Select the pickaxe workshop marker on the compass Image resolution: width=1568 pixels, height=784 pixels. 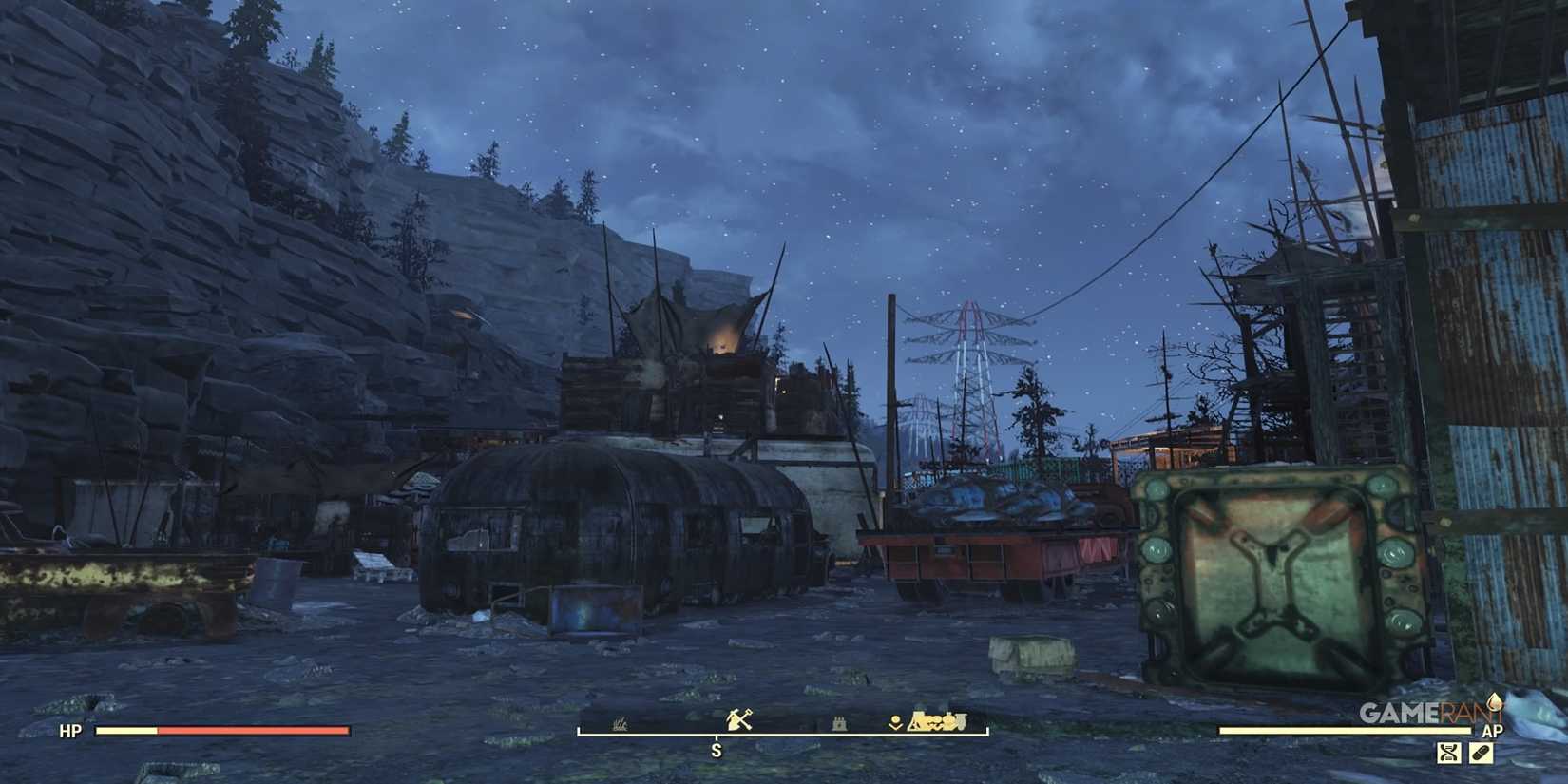pyautogui.click(x=740, y=719)
